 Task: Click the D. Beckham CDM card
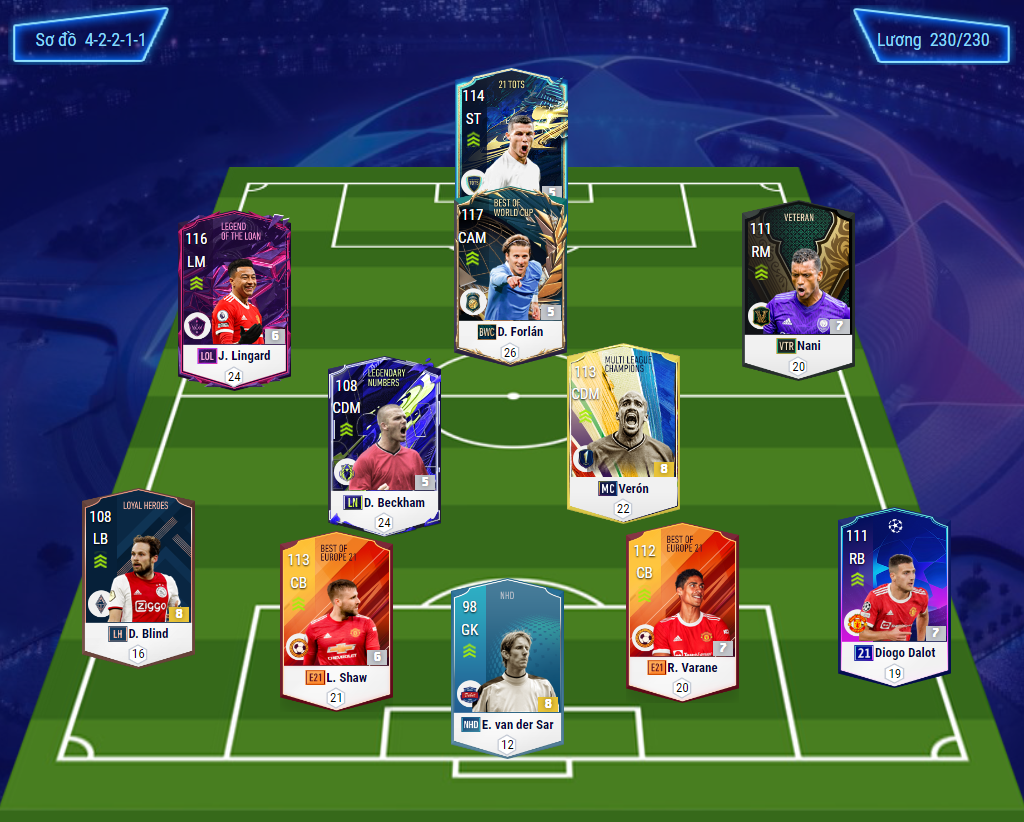[x=384, y=440]
